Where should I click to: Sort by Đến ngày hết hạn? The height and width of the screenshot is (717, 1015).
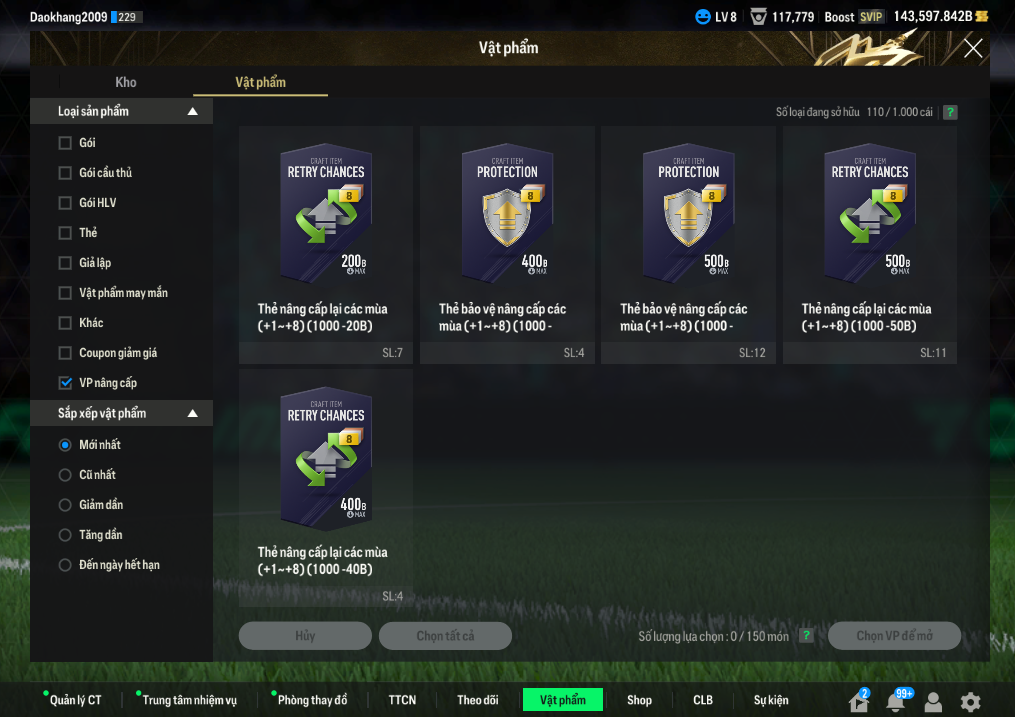[x=65, y=565]
